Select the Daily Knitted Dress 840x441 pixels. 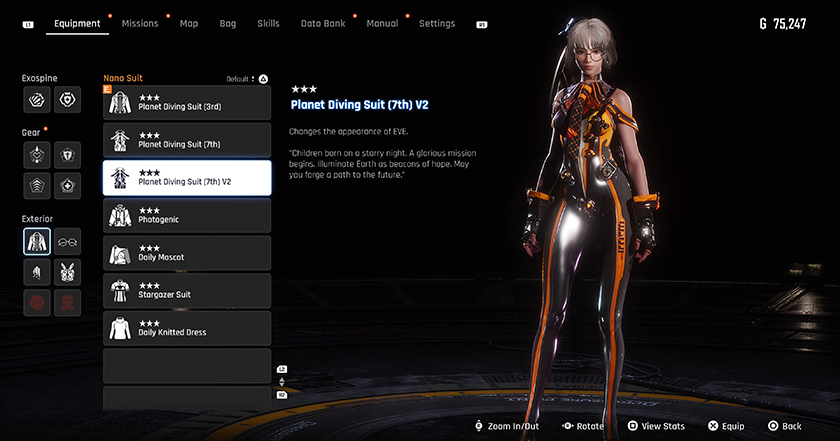tap(187, 327)
